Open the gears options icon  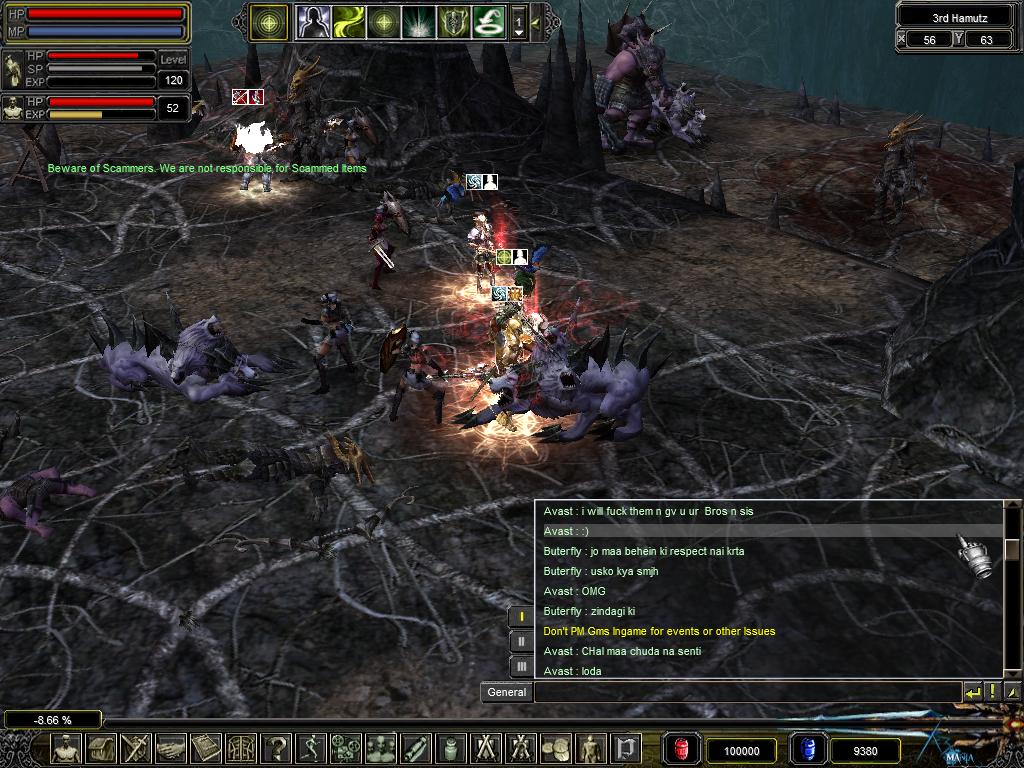pyautogui.click(x=346, y=748)
